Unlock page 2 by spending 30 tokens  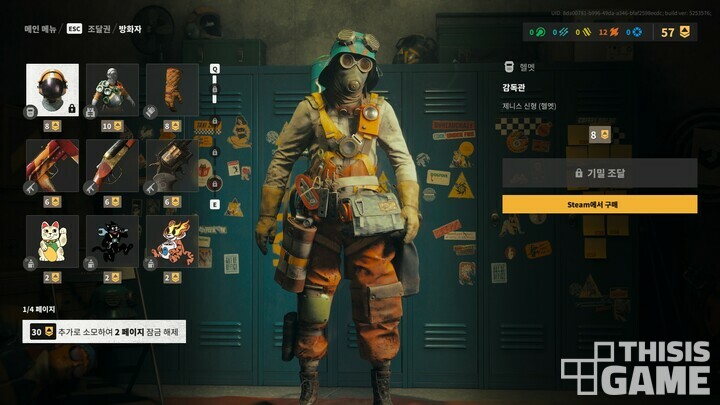click(105, 331)
